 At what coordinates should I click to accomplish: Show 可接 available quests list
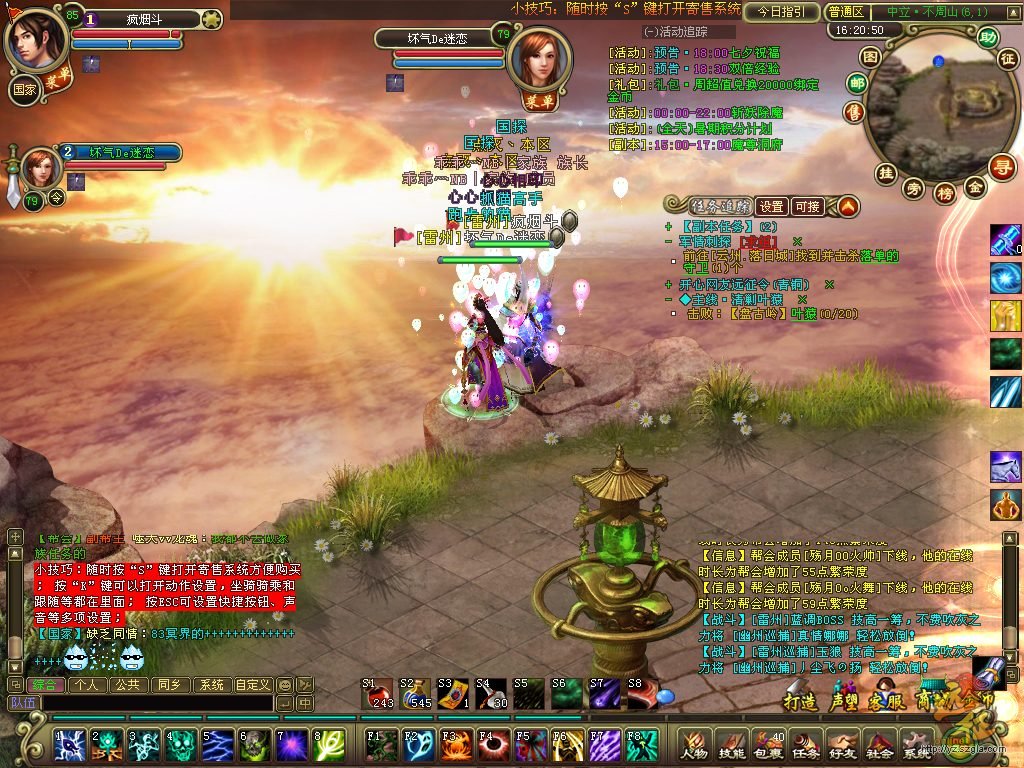pyautogui.click(x=806, y=207)
